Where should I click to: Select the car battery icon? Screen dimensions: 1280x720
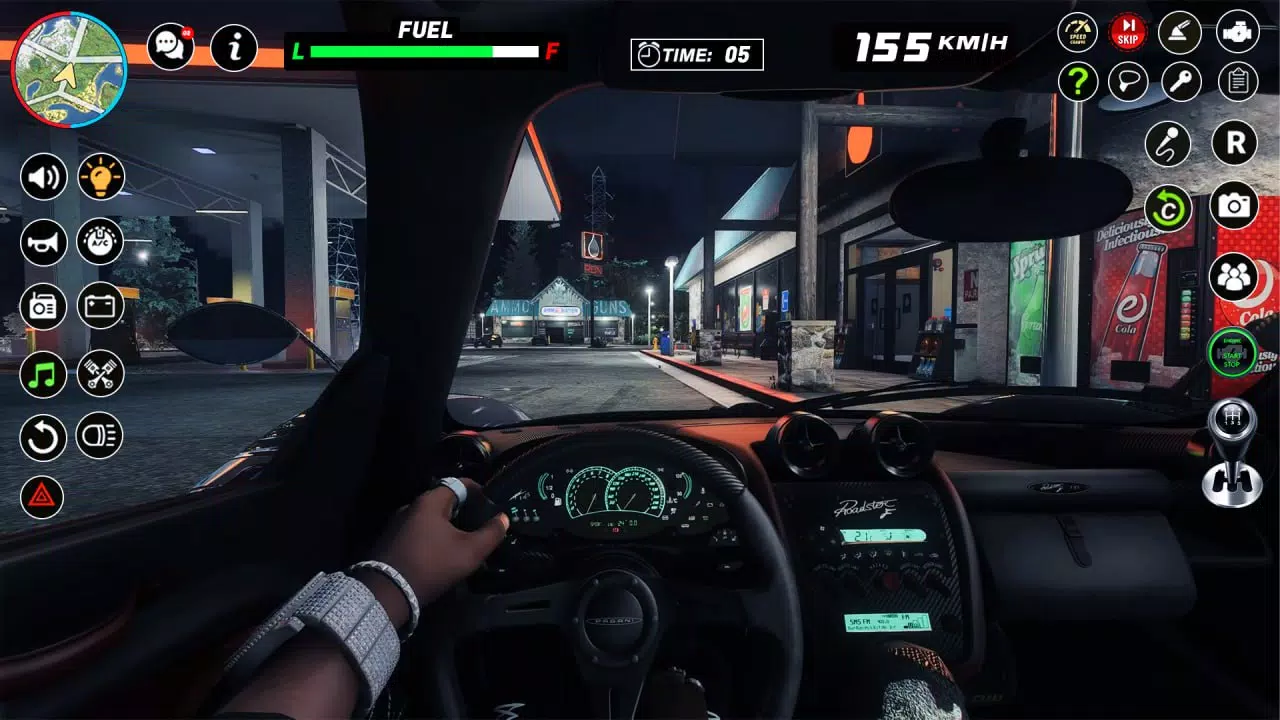click(101, 306)
